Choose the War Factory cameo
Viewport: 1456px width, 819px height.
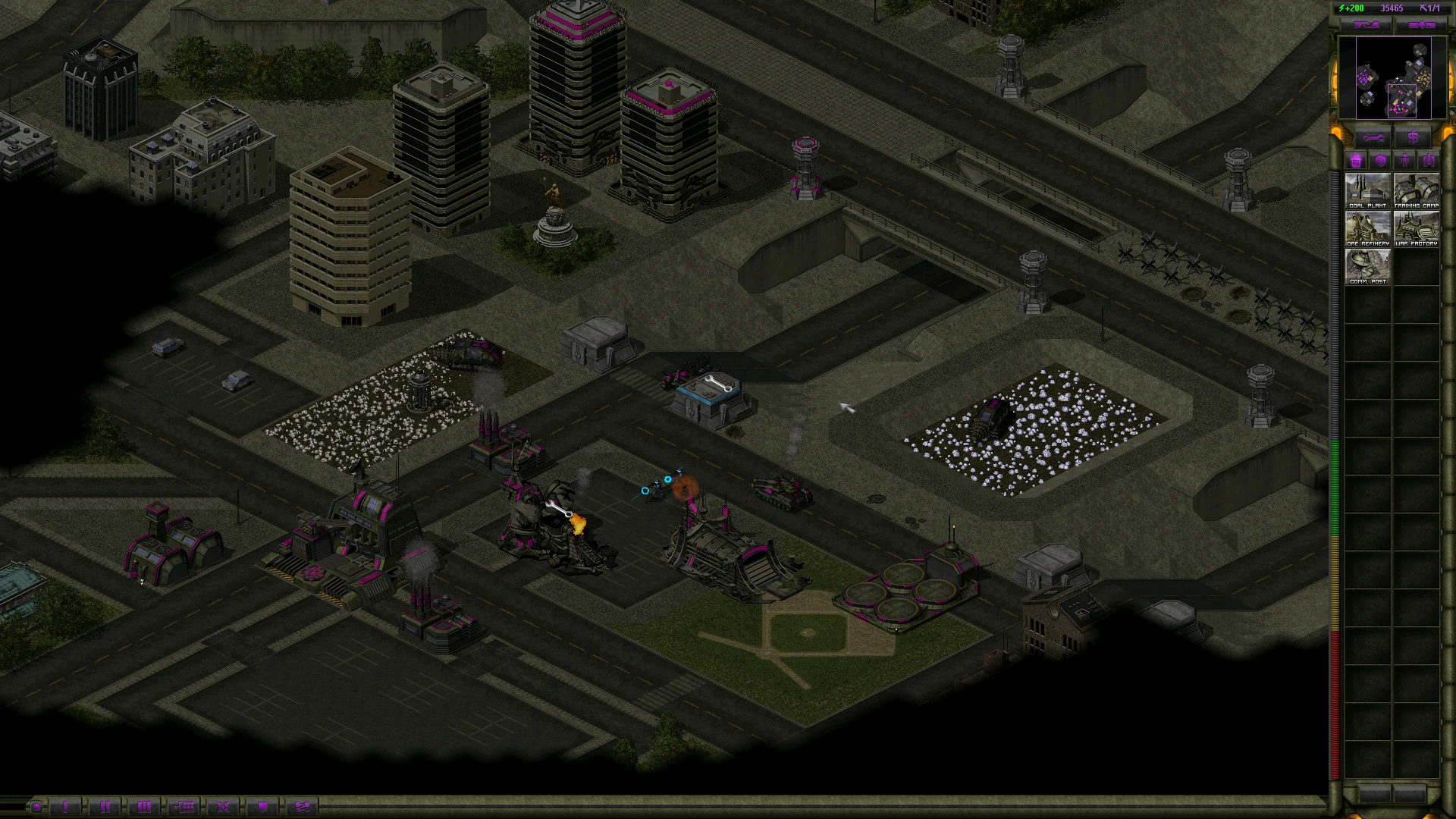pos(1416,227)
